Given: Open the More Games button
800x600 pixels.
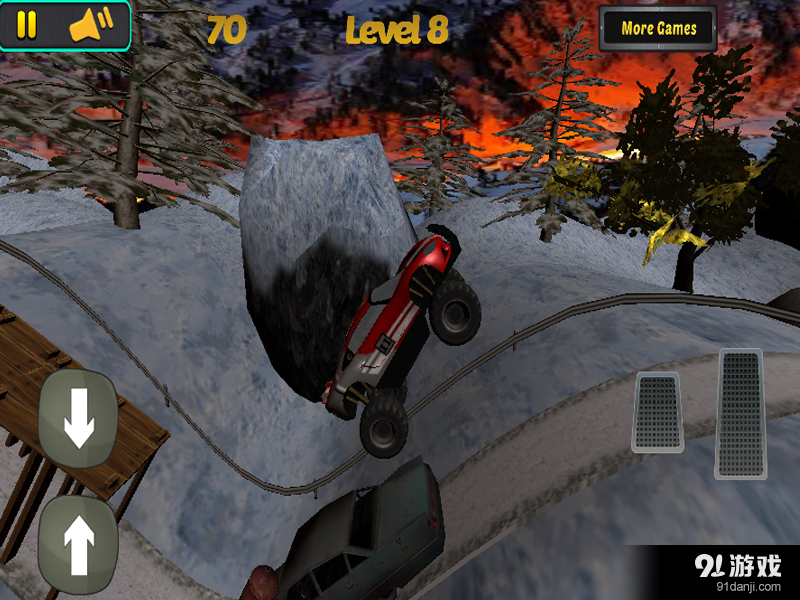Looking at the screenshot, I should coord(658,29).
